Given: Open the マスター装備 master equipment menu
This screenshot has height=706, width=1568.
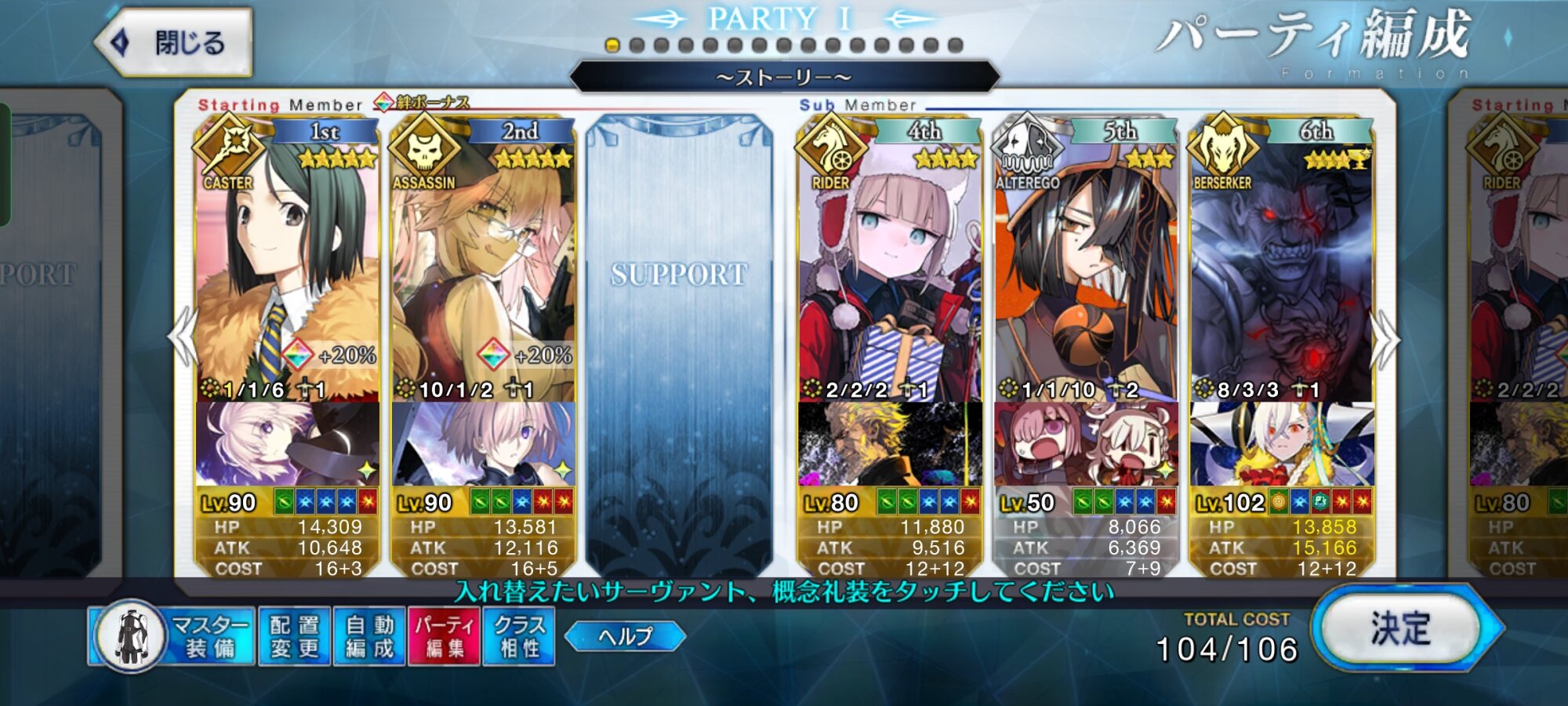Looking at the screenshot, I should click(x=172, y=636).
